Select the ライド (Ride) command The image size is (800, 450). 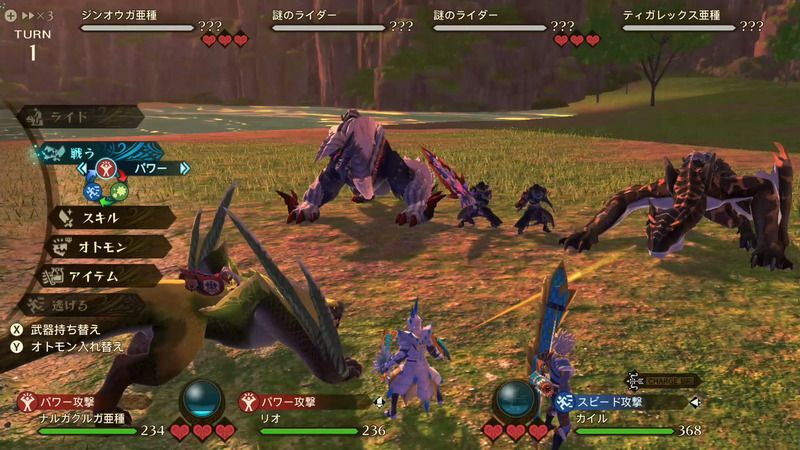tap(75, 116)
